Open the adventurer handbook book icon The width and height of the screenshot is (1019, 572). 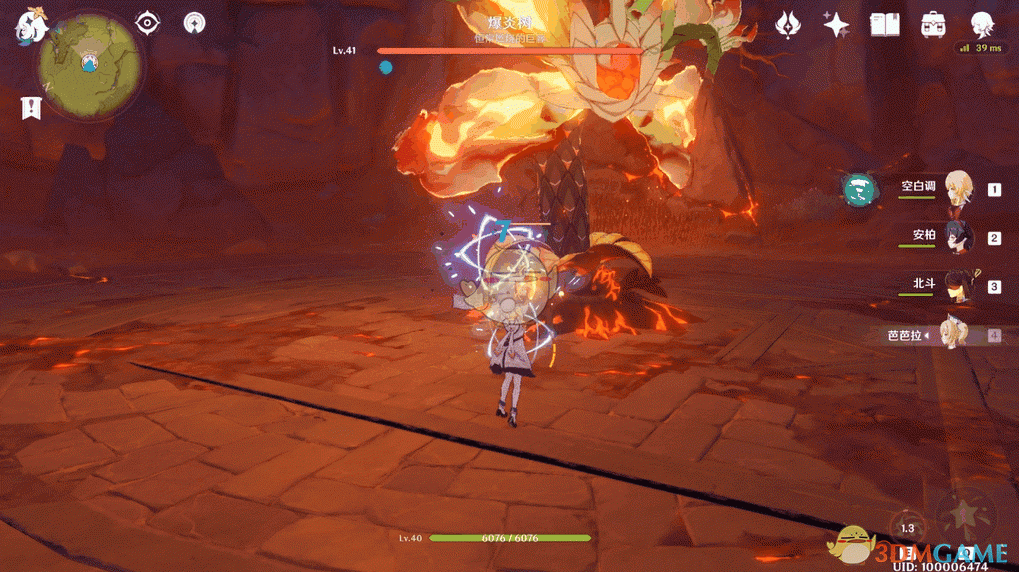(884, 24)
